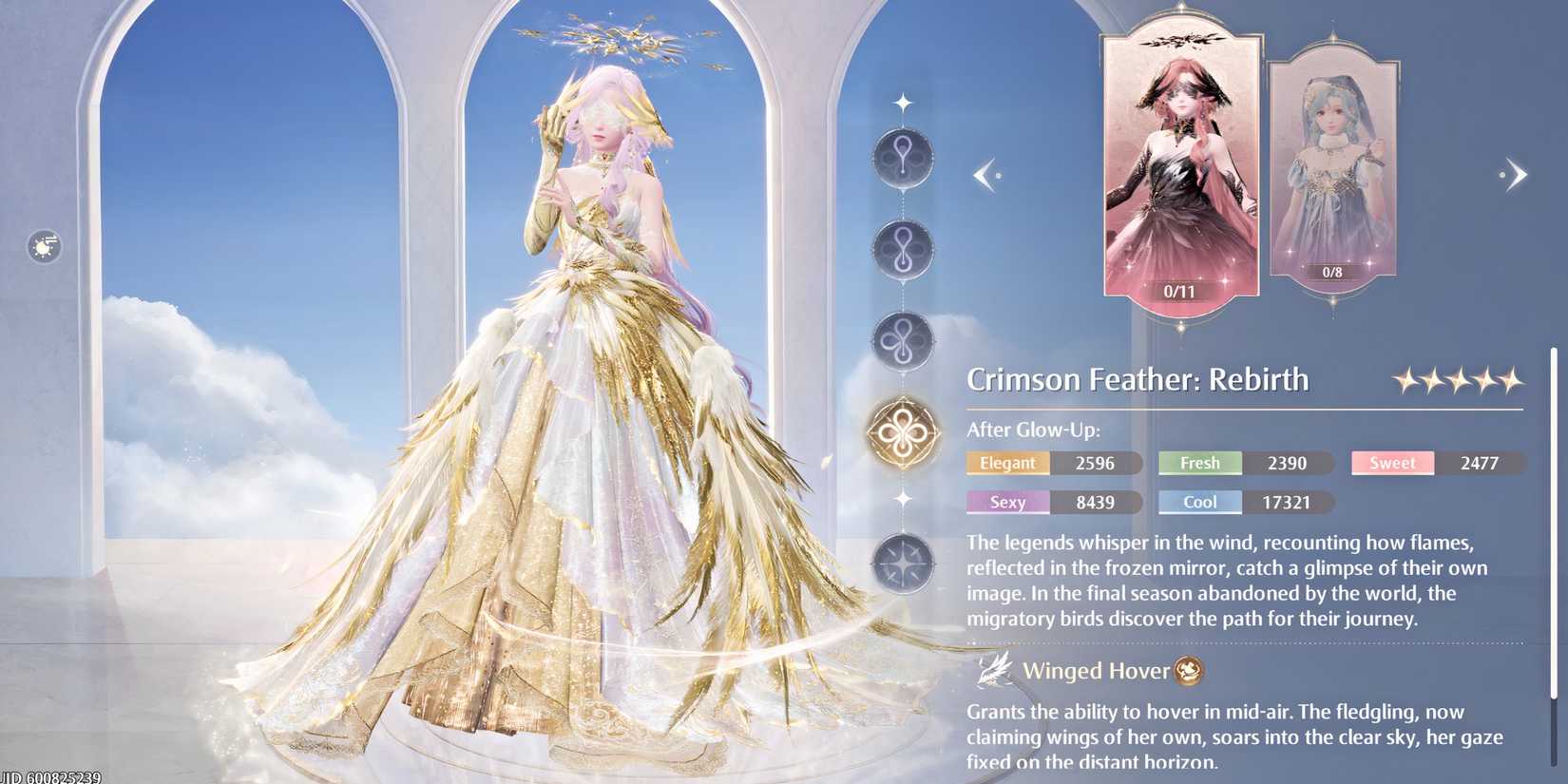Select the first glow-up stage node

pos(904,157)
